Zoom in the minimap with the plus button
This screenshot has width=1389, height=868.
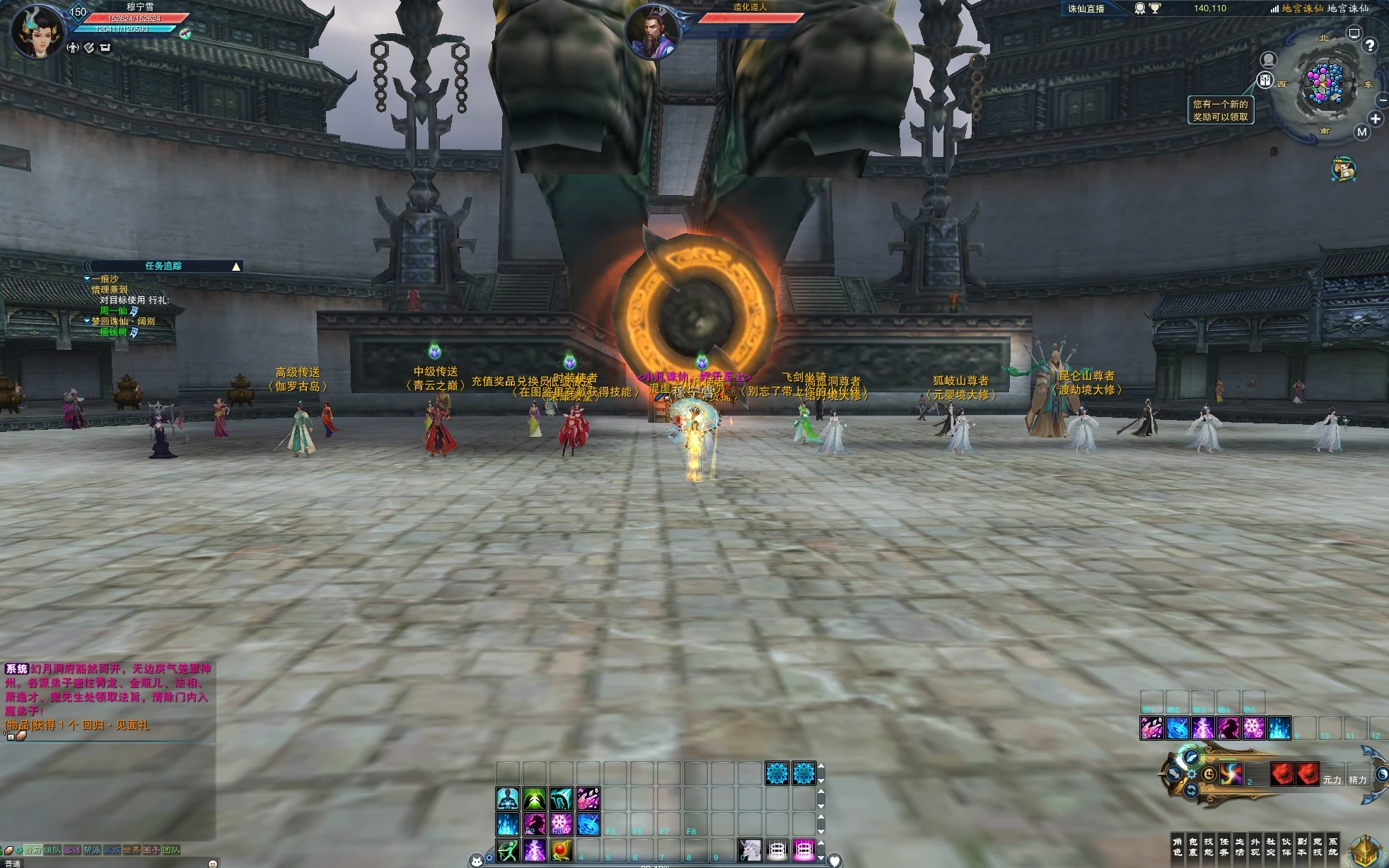click(1375, 119)
